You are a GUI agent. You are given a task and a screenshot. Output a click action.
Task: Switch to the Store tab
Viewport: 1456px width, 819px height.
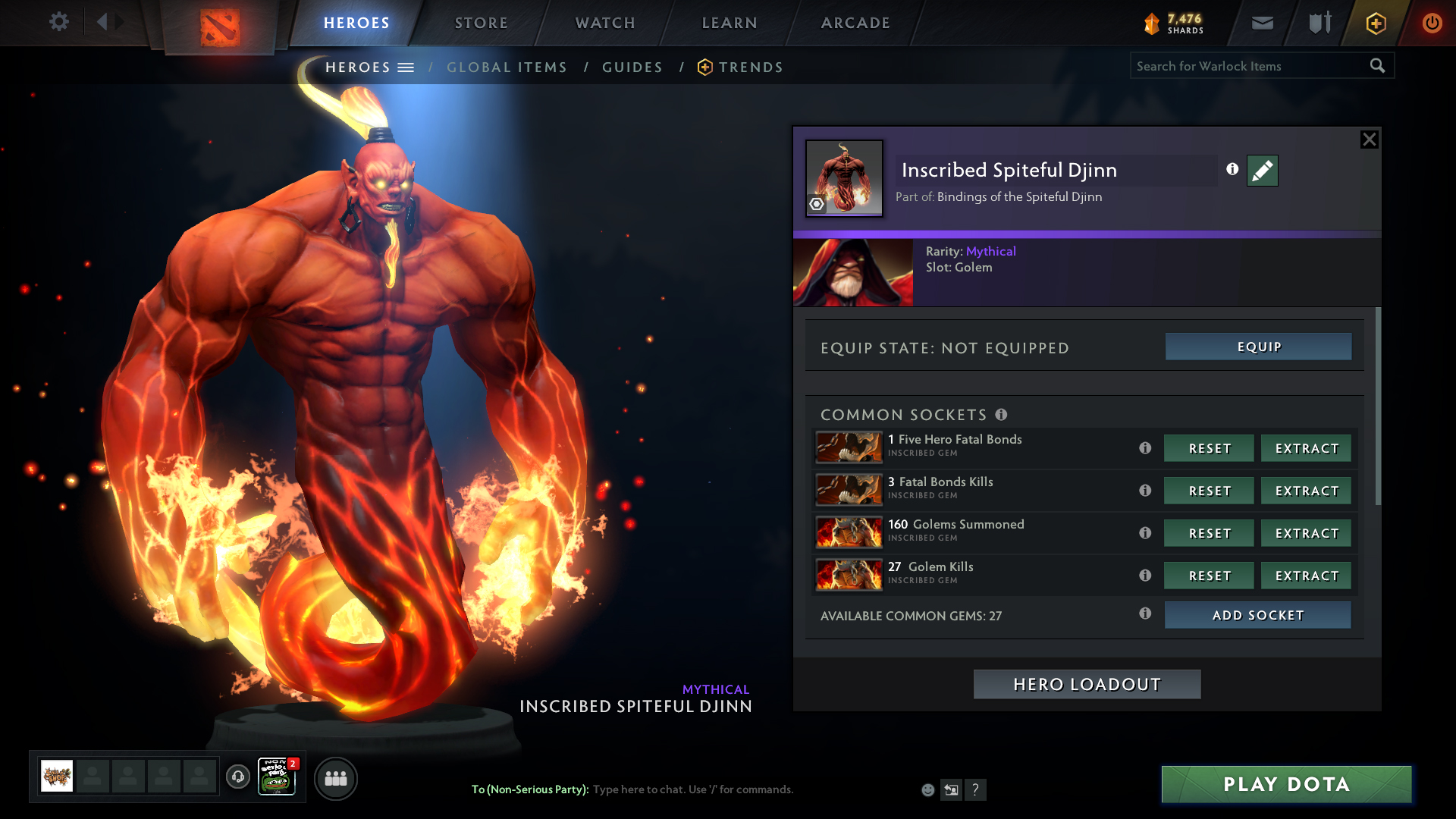click(481, 23)
